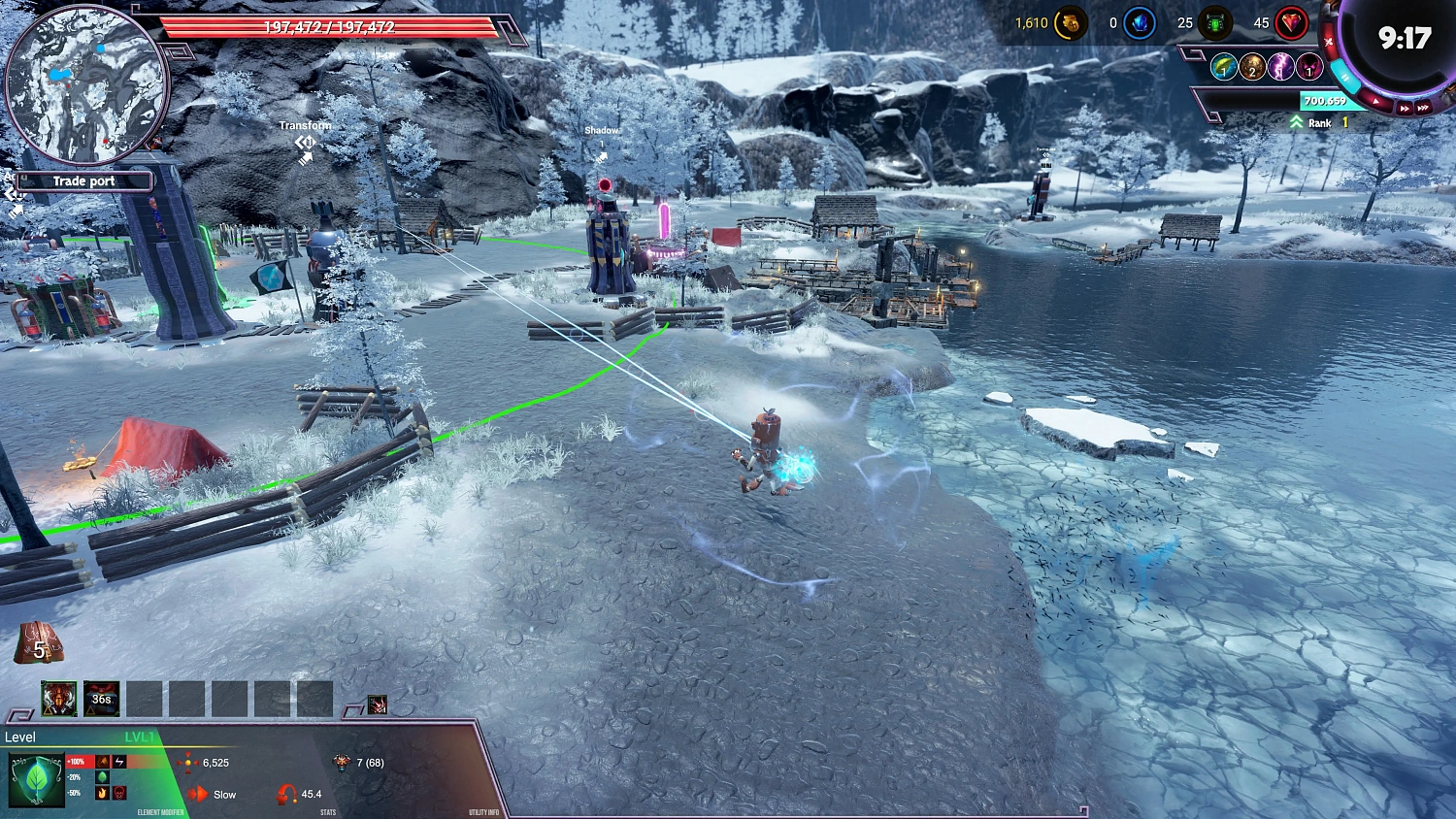Click the Trade port button

point(84,181)
